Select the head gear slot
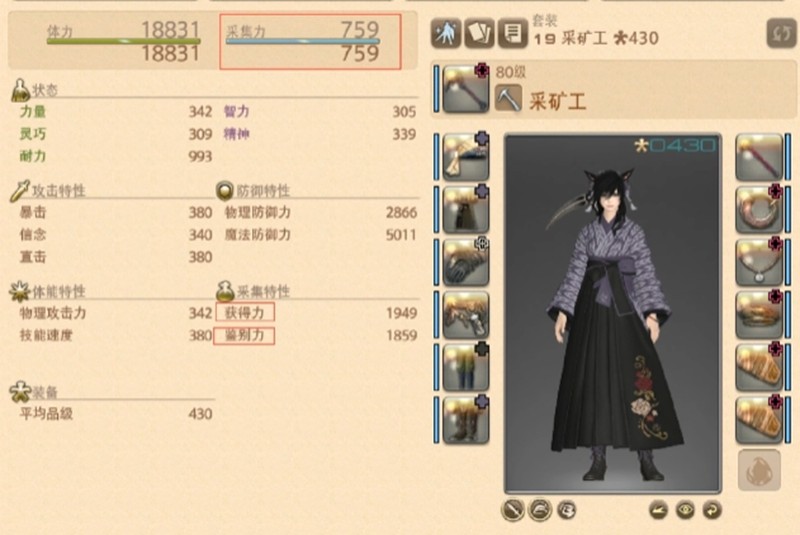This screenshot has height=535, width=800. [465, 156]
